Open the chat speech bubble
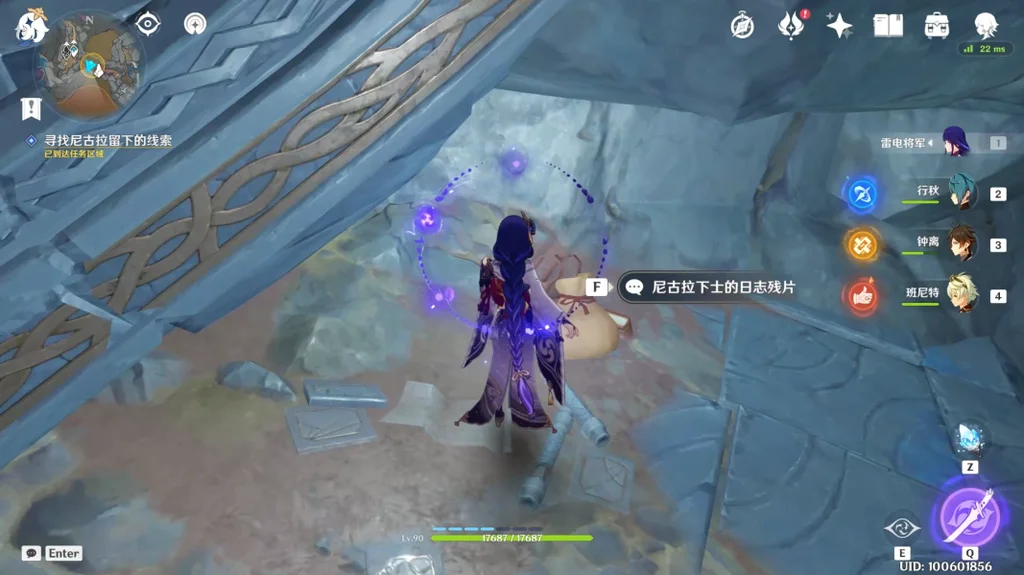This screenshot has height=575, width=1024. (31, 553)
